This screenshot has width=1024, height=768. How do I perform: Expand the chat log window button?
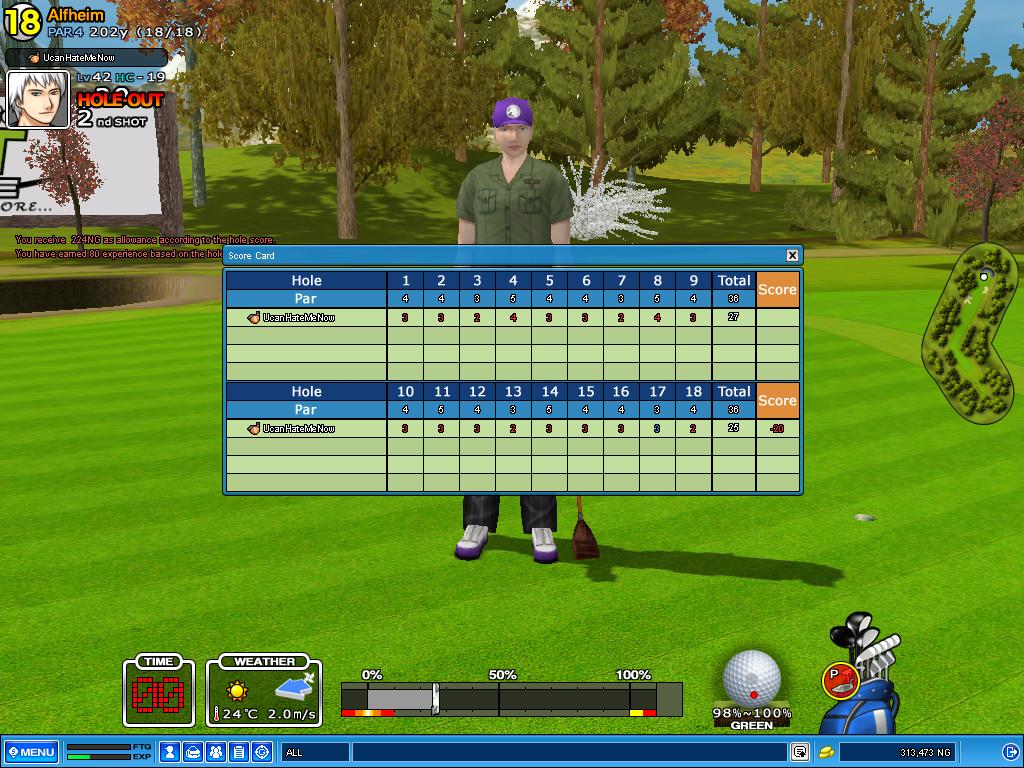point(800,752)
